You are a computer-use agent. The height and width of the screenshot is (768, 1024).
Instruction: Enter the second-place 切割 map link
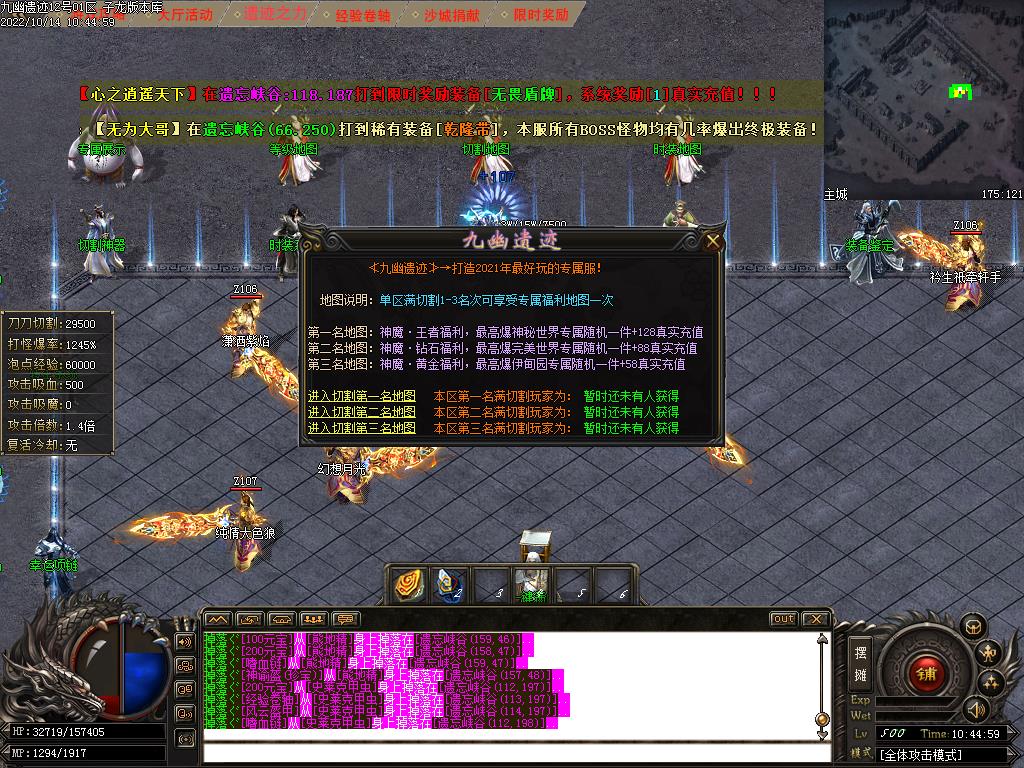(x=362, y=412)
